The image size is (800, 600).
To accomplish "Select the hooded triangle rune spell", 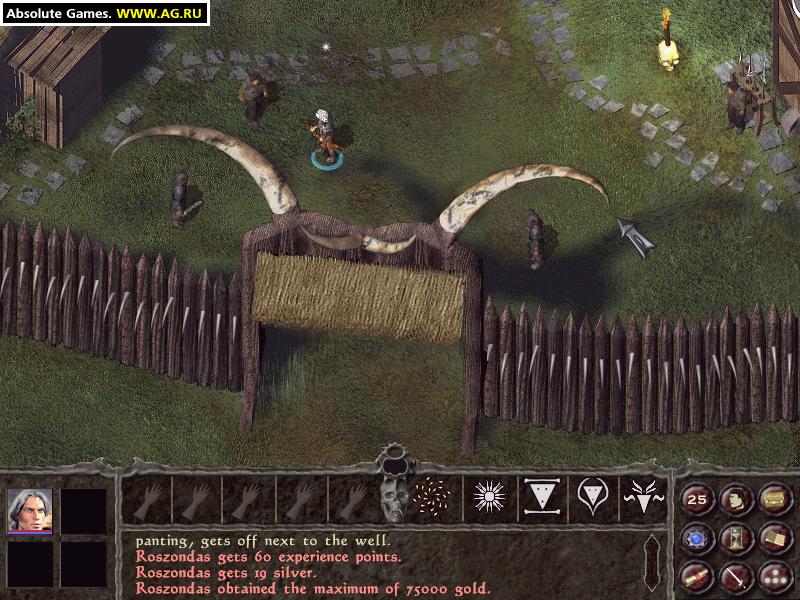I will (592, 497).
